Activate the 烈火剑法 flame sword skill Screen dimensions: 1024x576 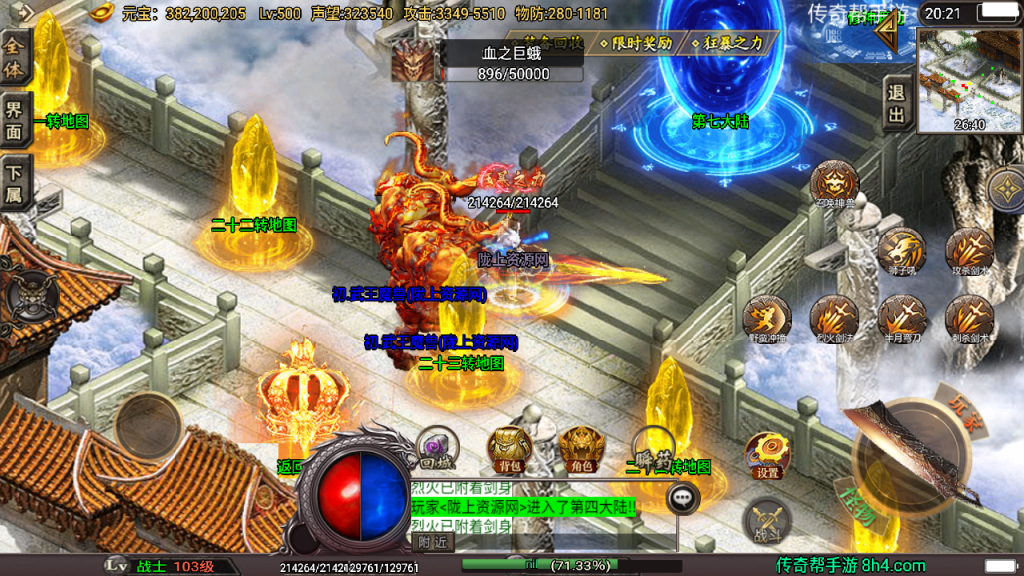pos(834,317)
